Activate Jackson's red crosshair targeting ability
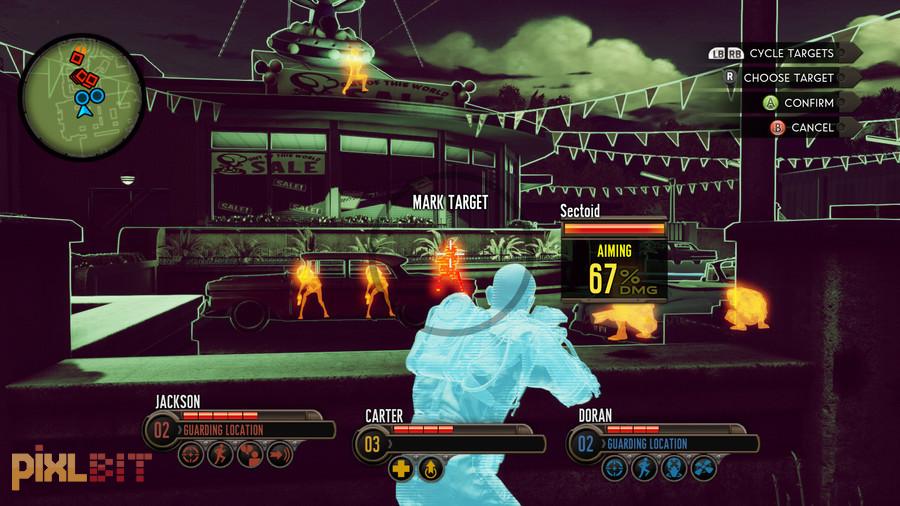900x506 pixels. tap(191, 457)
